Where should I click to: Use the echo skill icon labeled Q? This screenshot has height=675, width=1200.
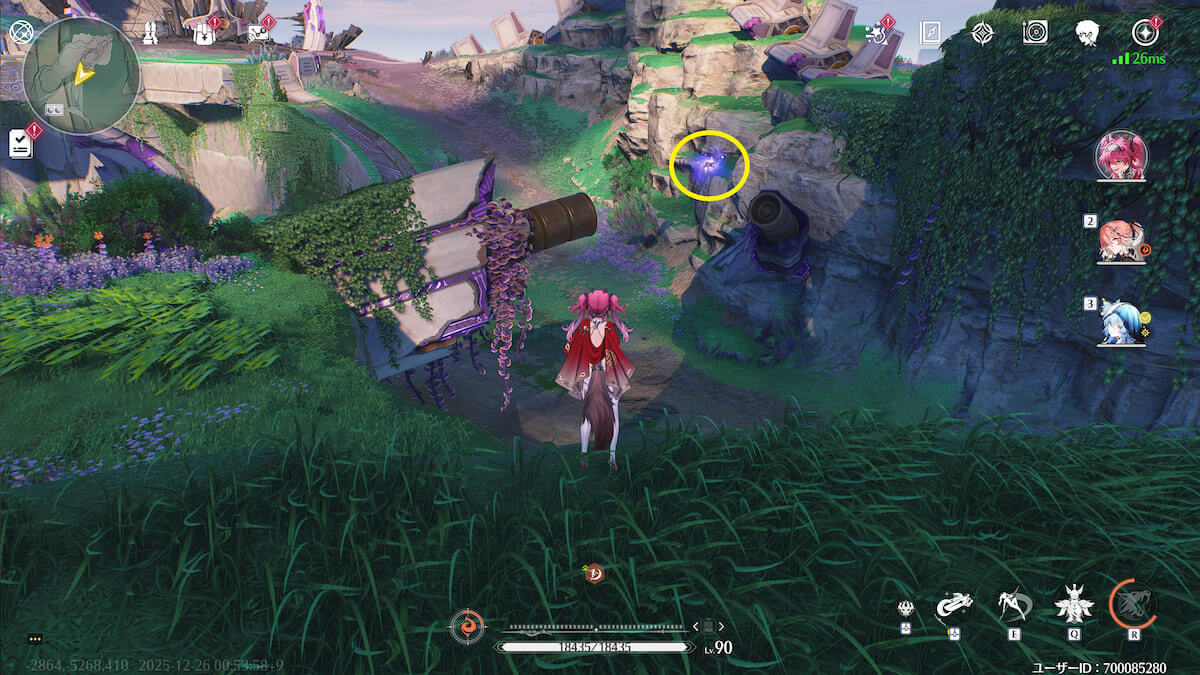coord(1074,605)
